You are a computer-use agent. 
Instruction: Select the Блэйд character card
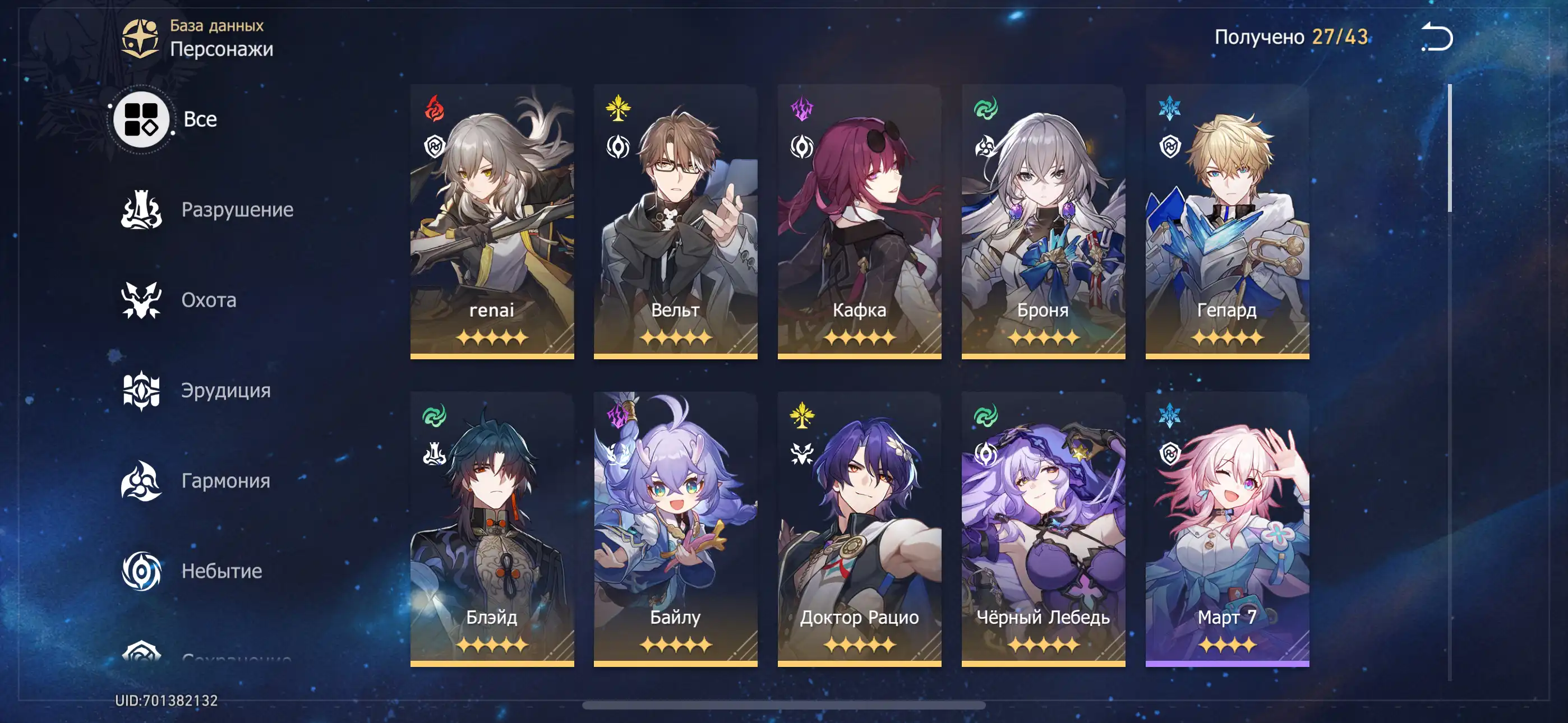tap(492, 529)
